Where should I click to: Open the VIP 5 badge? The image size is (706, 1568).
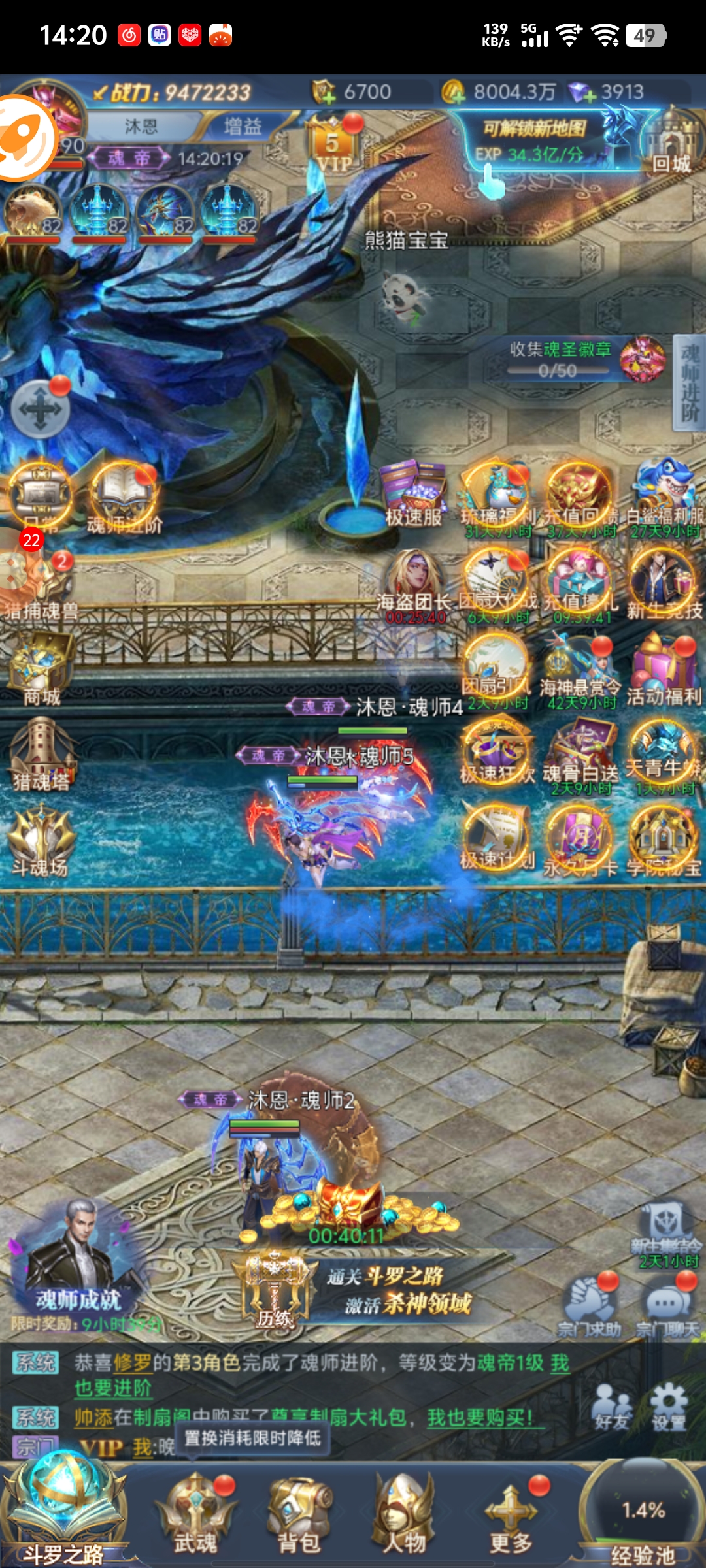(333, 147)
